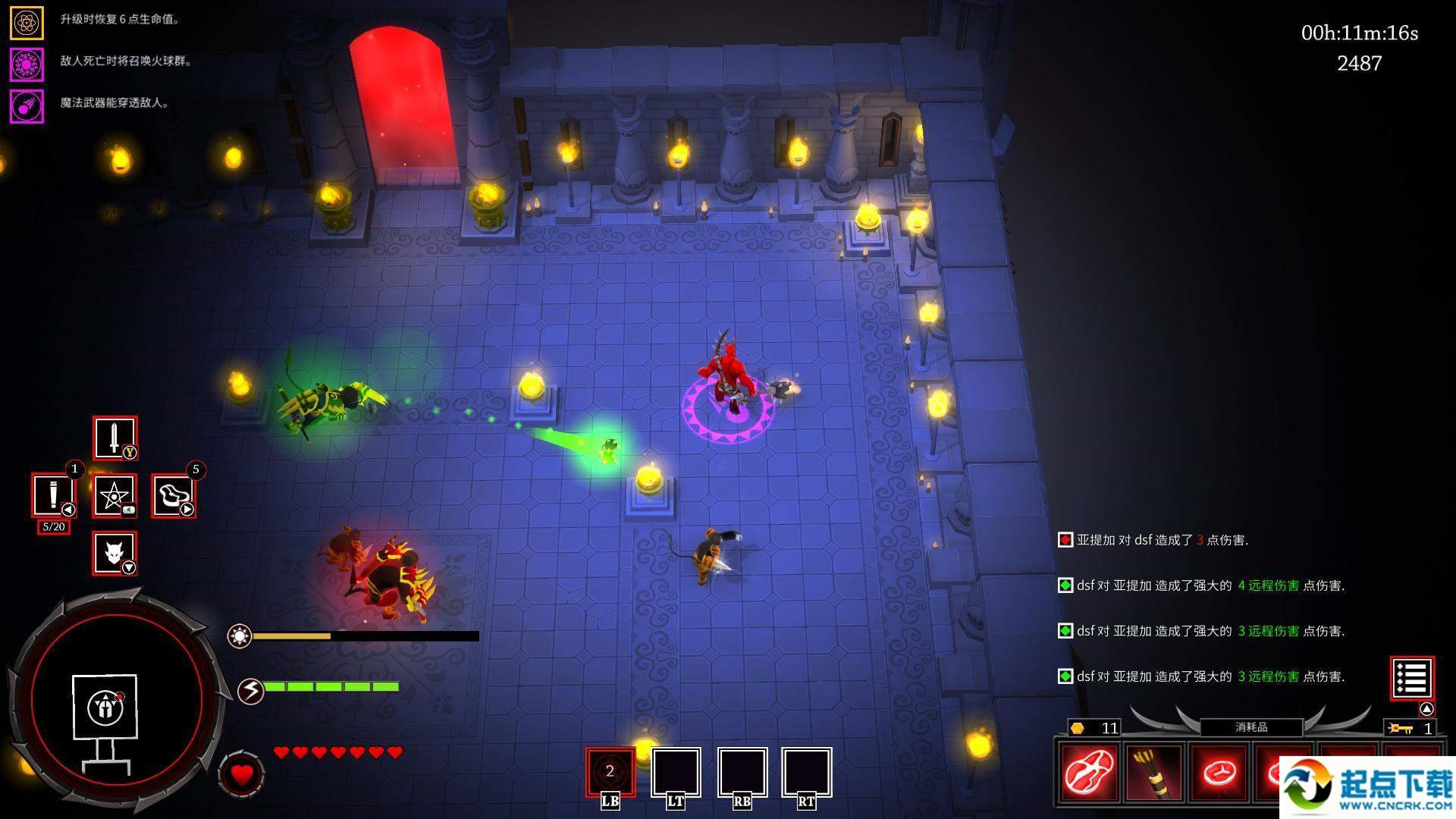The width and height of the screenshot is (1456, 819).
Task: Choose the demon mask slot
Action: [115, 552]
